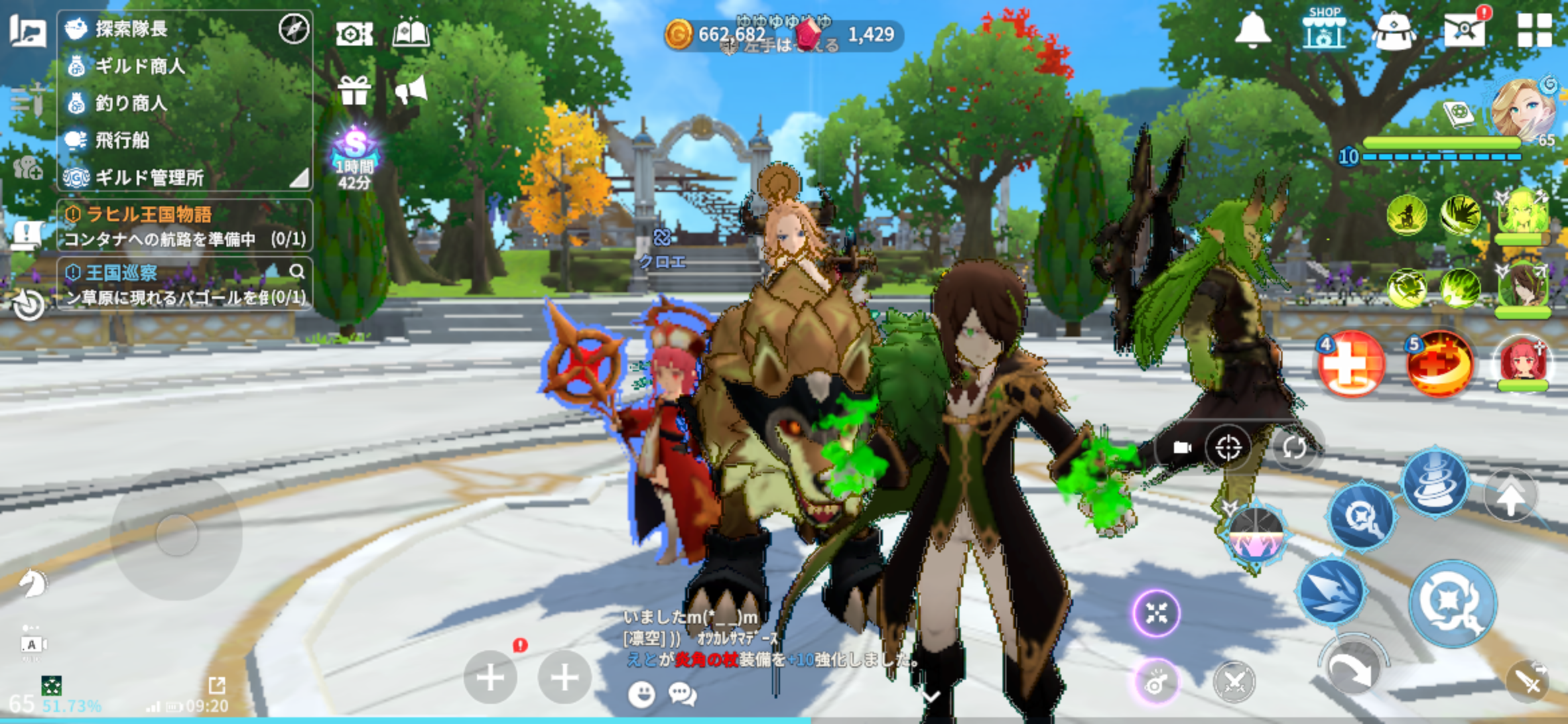Choose ギルド商人 in the shortcut list
The height and width of the screenshot is (724, 1568).
pyautogui.click(x=139, y=66)
